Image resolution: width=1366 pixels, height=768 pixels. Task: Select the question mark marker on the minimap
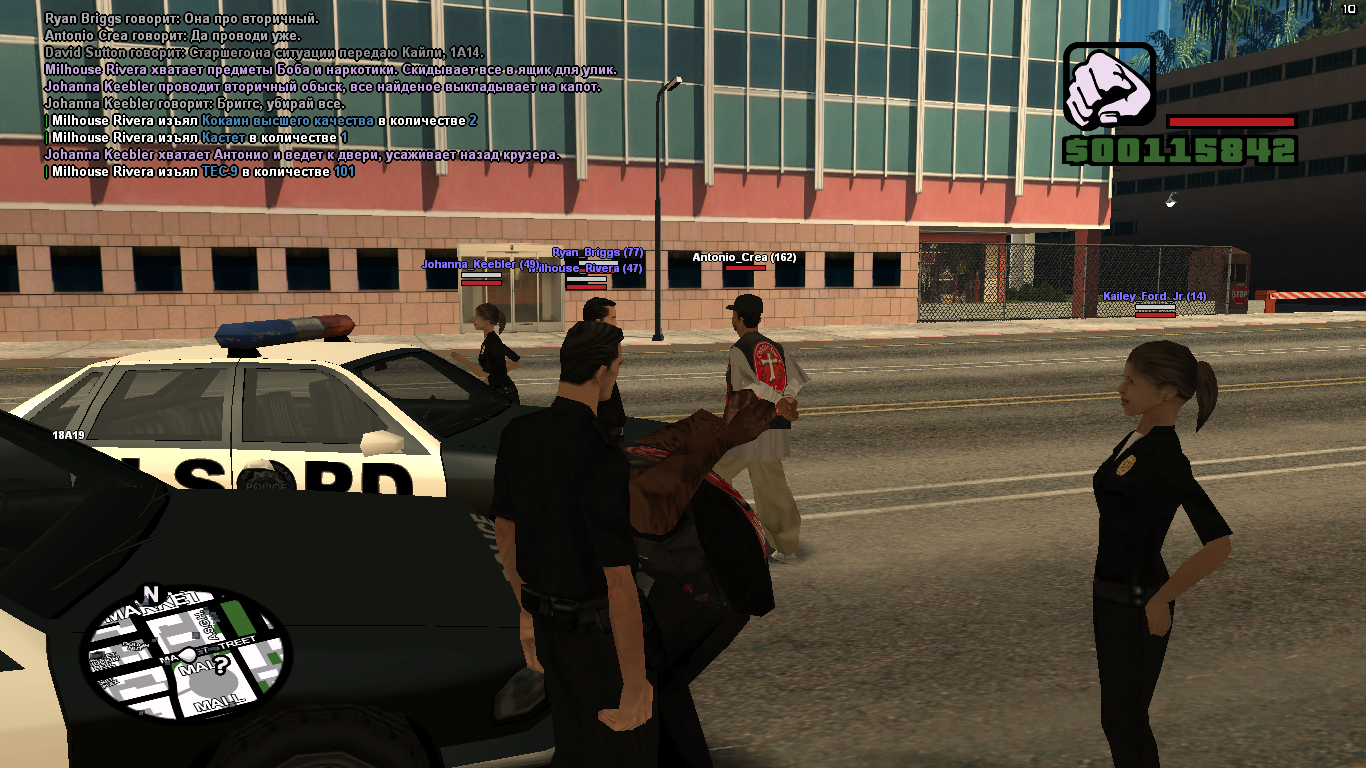click(222, 664)
